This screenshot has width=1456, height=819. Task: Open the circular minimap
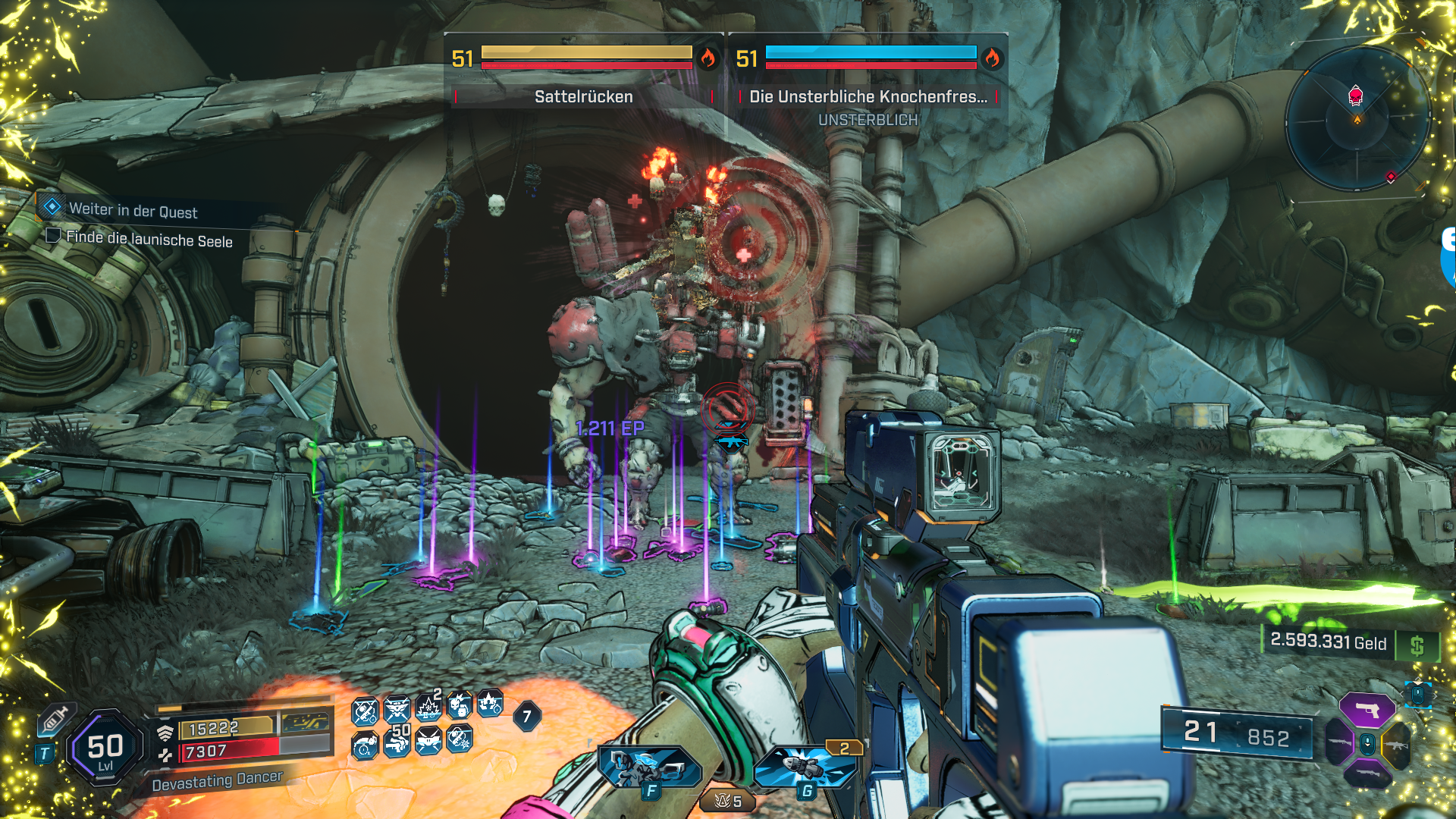click(1357, 119)
